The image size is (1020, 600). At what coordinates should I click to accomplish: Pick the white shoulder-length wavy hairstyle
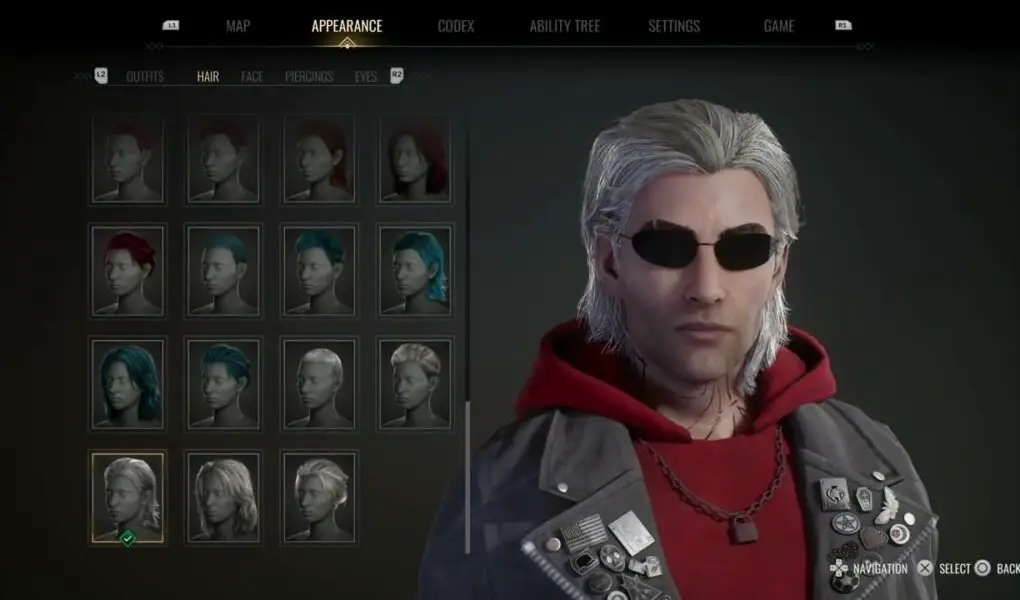[222, 497]
